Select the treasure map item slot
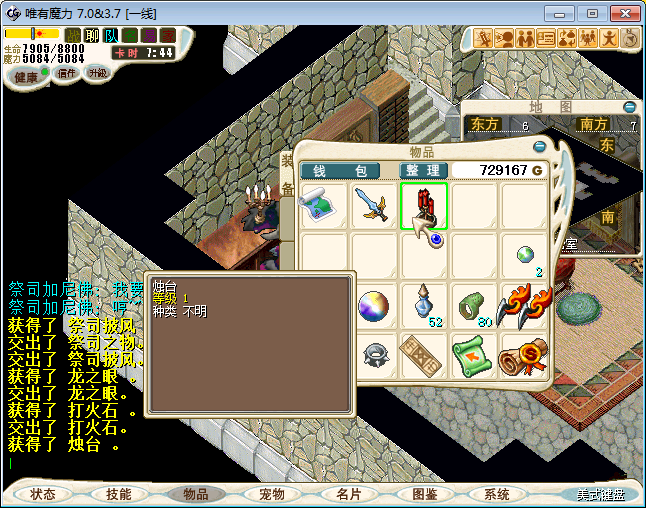Image resolution: width=646 pixels, height=508 pixels. tap(324, 206)
